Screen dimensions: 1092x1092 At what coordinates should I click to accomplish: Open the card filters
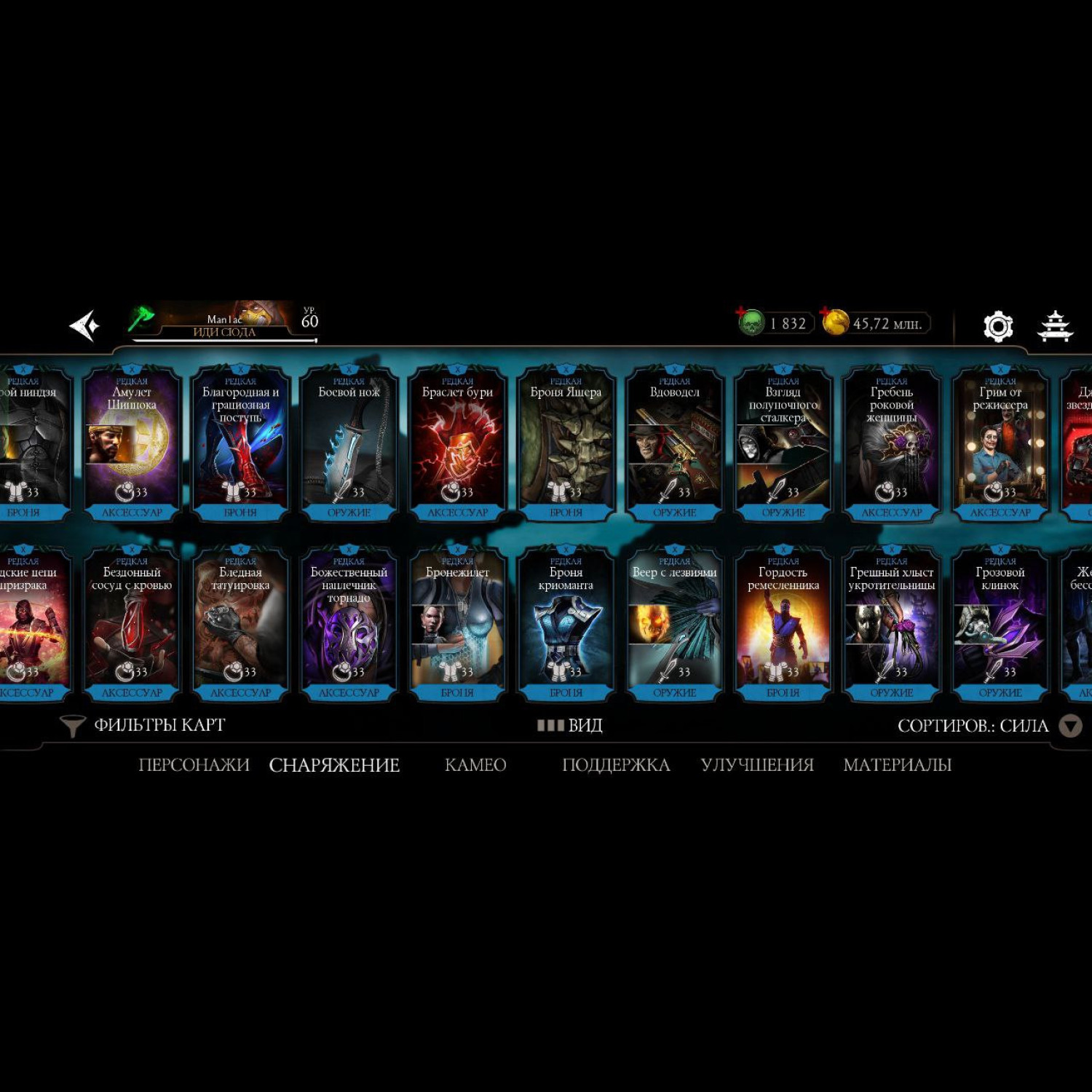[144, 725]
